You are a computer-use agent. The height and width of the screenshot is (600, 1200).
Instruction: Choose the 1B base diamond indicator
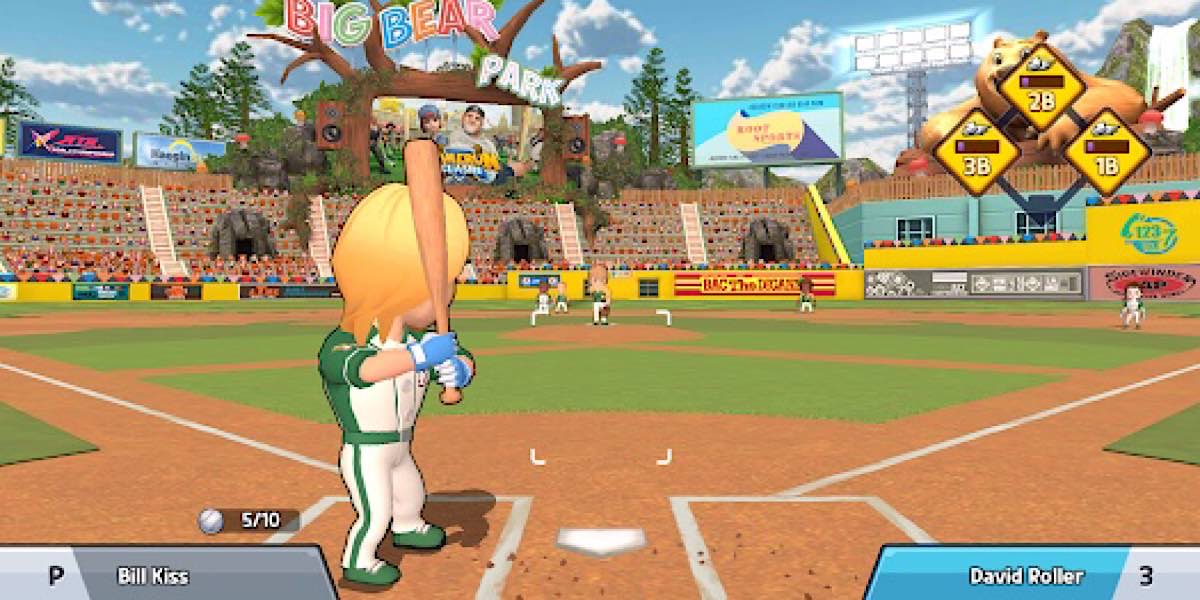pos(1106,152)
